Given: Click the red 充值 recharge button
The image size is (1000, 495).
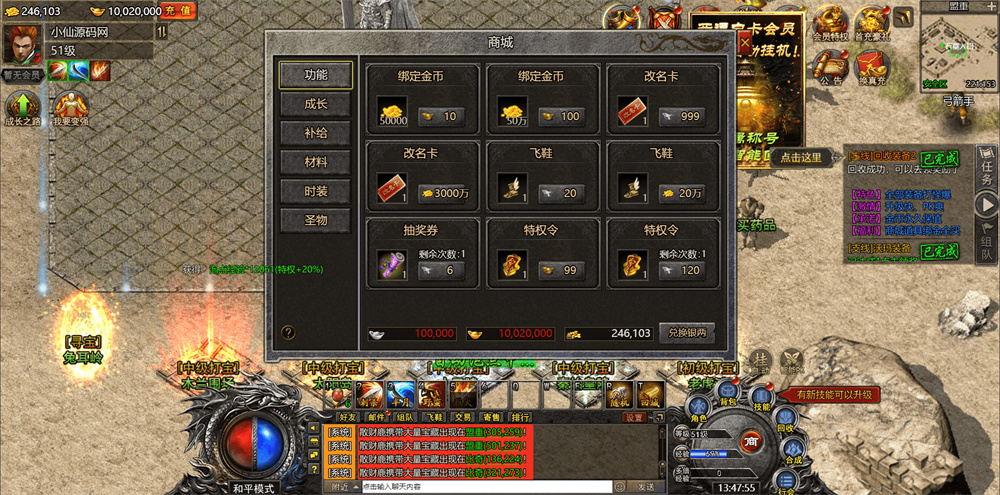Looking at the screenshot, I should click(x=178, y=11).
